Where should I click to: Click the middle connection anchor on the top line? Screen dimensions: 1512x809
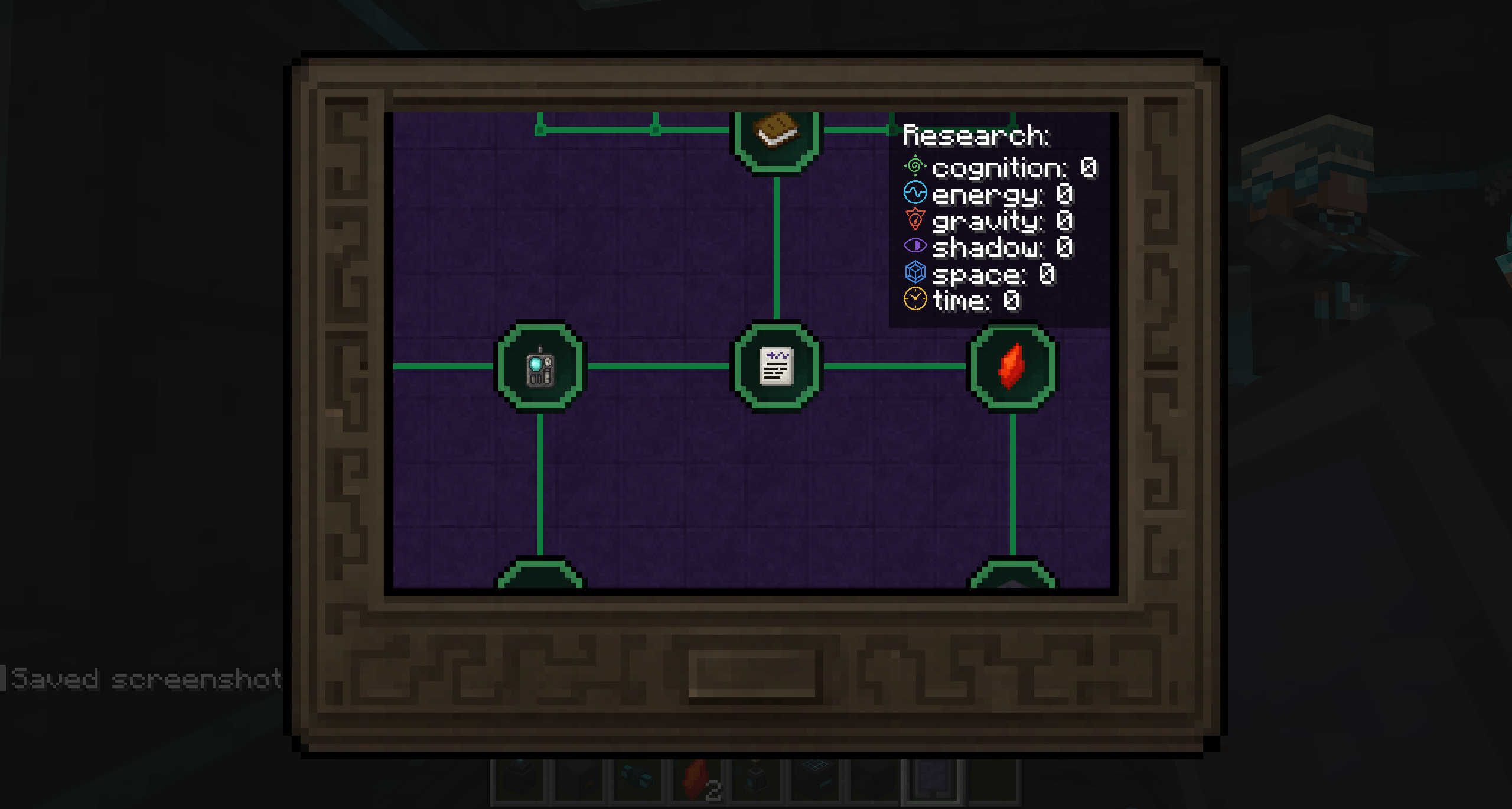pyautogui.click(x=656, y=129)
